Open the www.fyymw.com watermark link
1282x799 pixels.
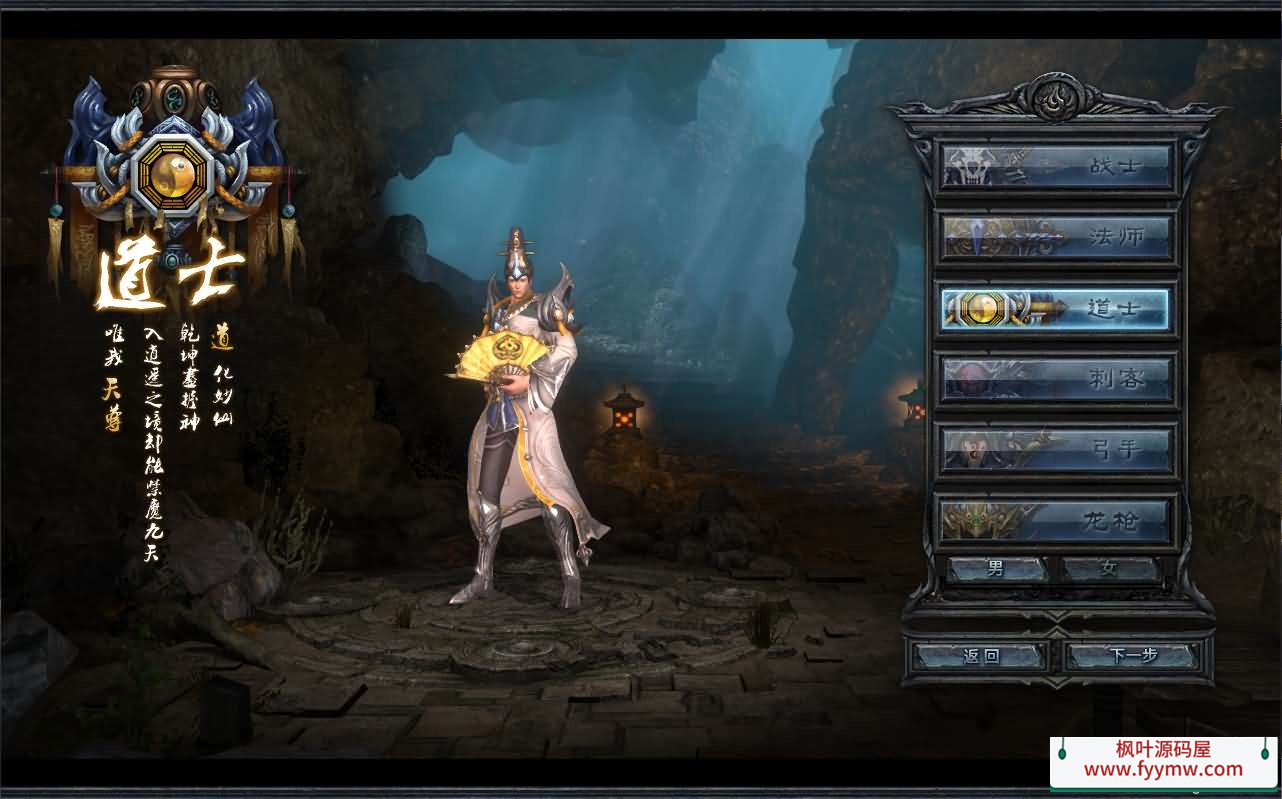[1163, 770]
